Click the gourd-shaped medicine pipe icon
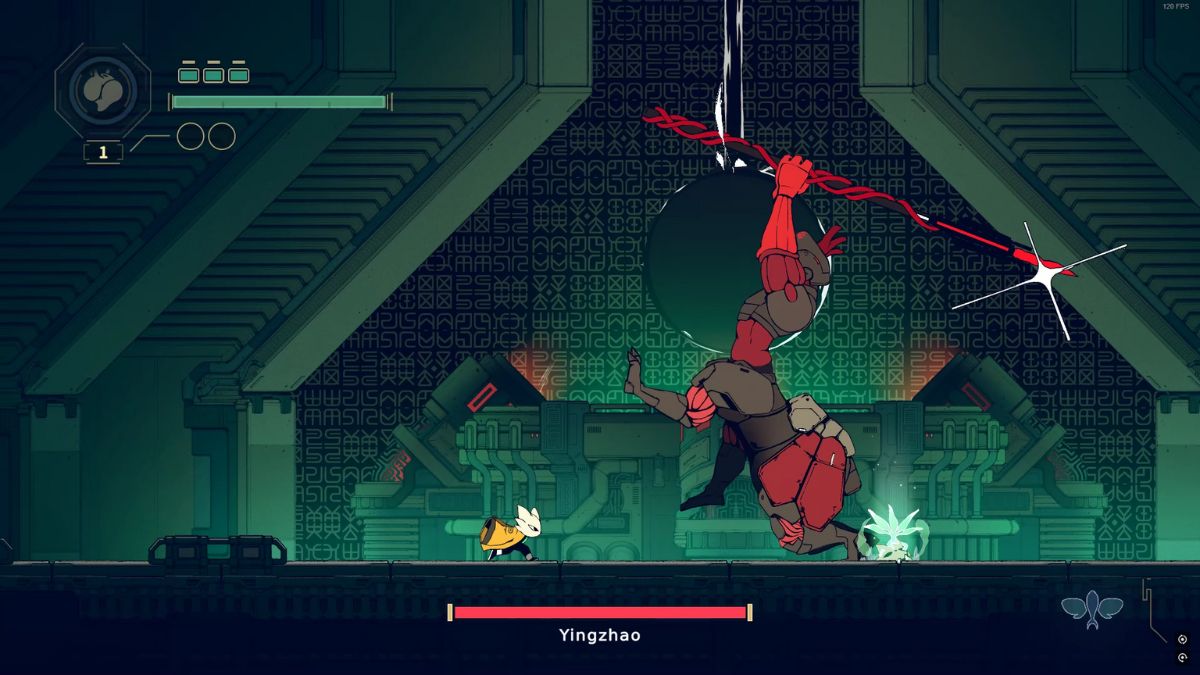Viewport: 1200px width, 675px height. pos(103,93)
